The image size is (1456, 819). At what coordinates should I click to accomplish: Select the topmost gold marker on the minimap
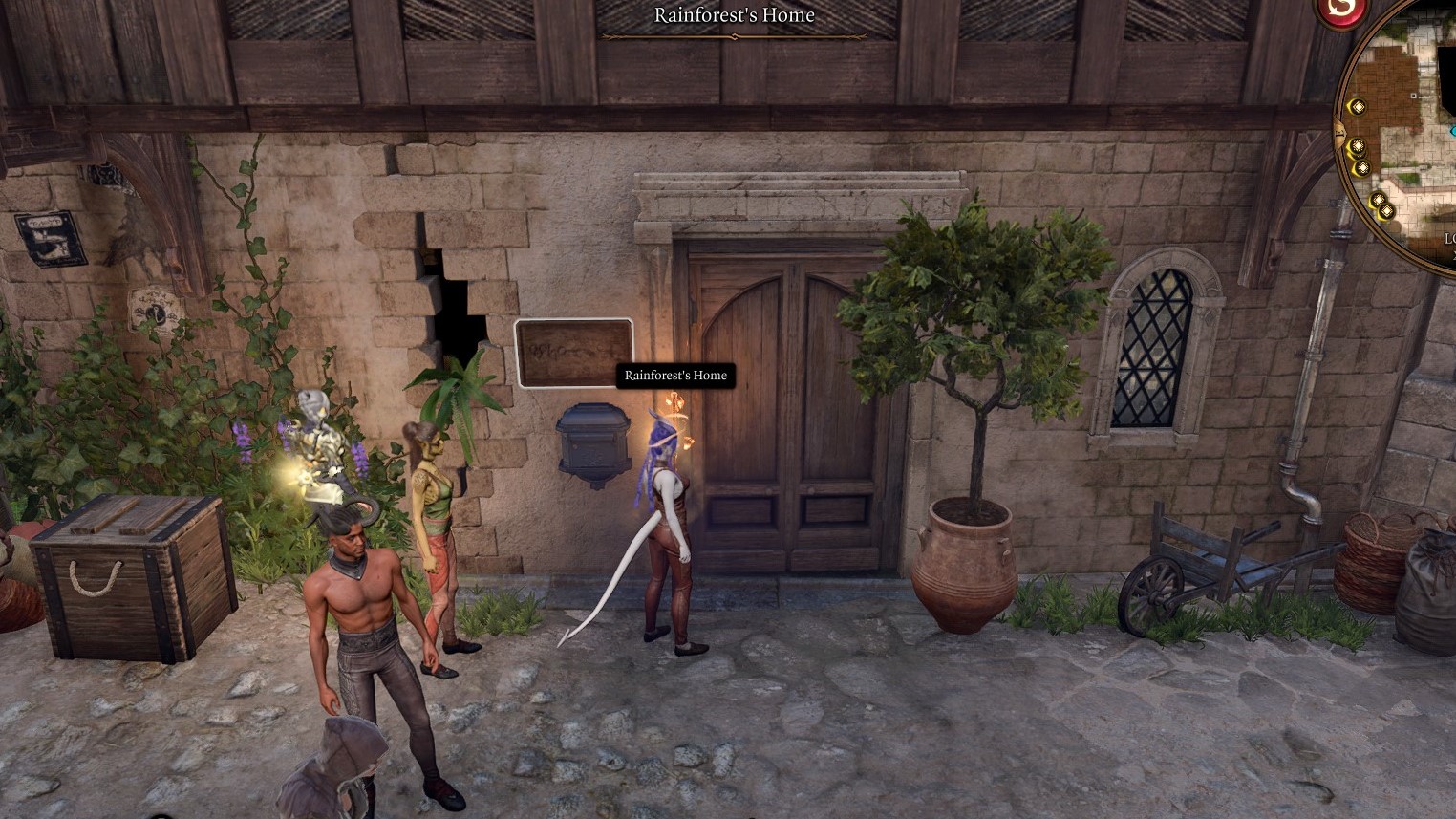1358,106
